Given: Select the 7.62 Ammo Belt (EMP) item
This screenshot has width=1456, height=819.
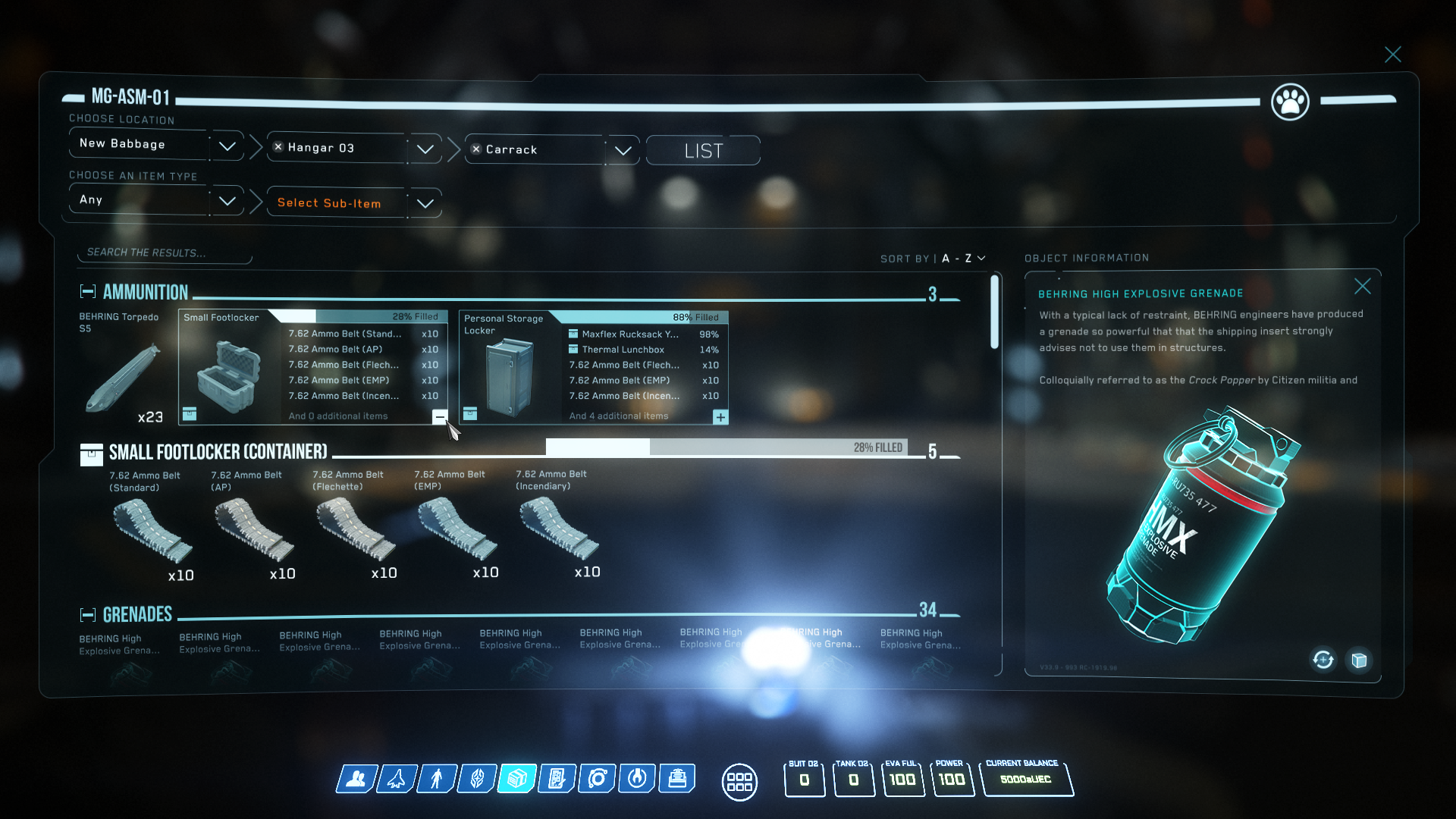Looking at the screenshot, I should point(457,527).
